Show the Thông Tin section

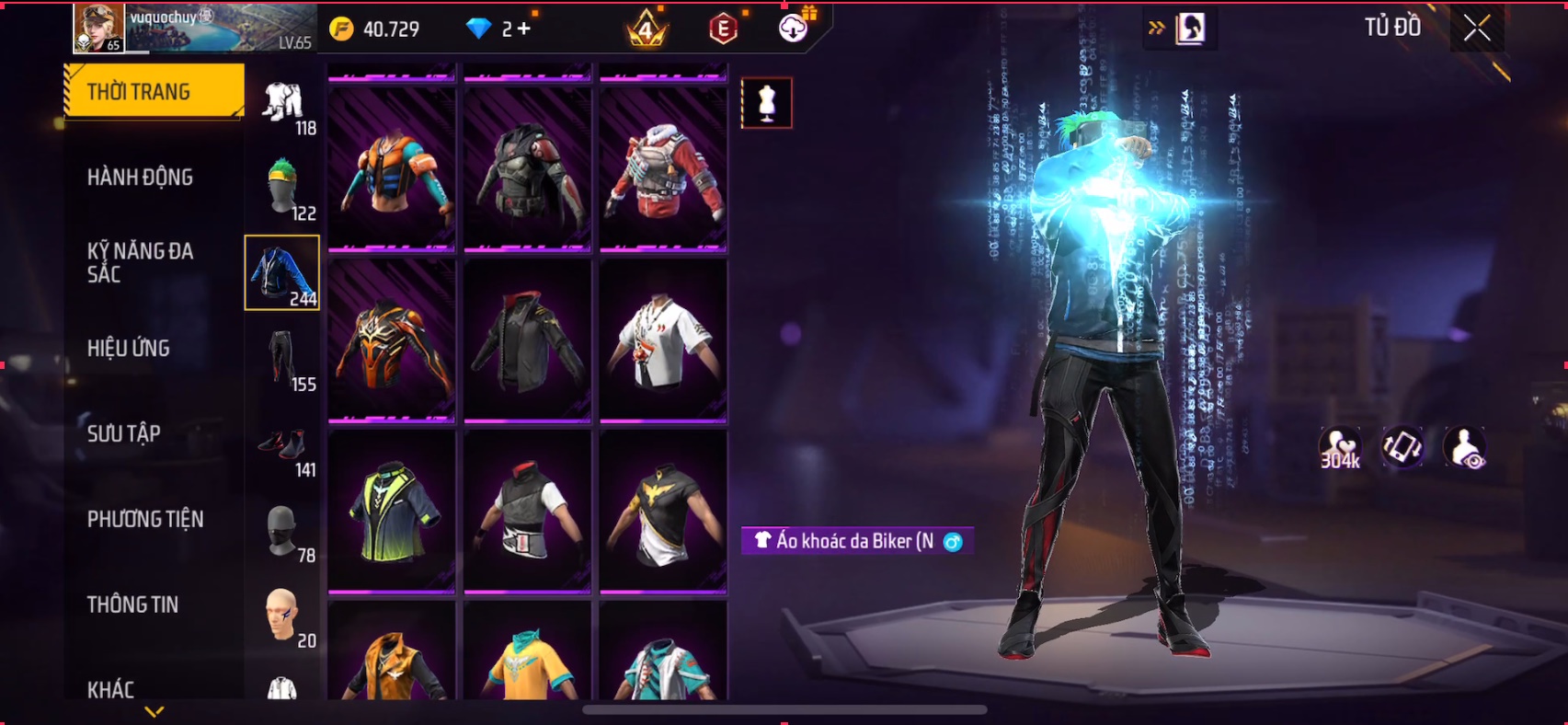[133, 604]
